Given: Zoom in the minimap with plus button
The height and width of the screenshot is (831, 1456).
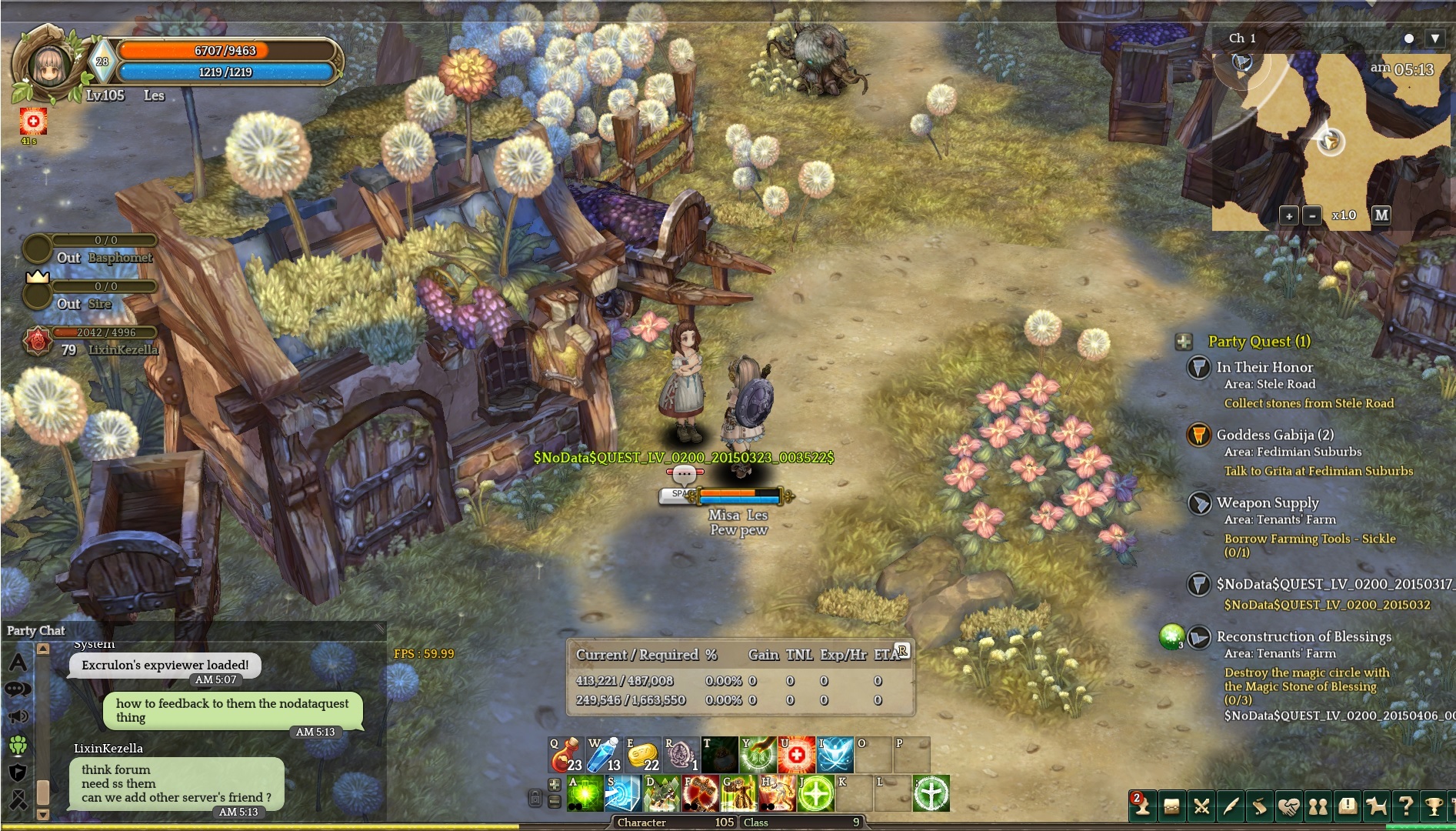Looking at the screenshot, I should coord(1289,216).
